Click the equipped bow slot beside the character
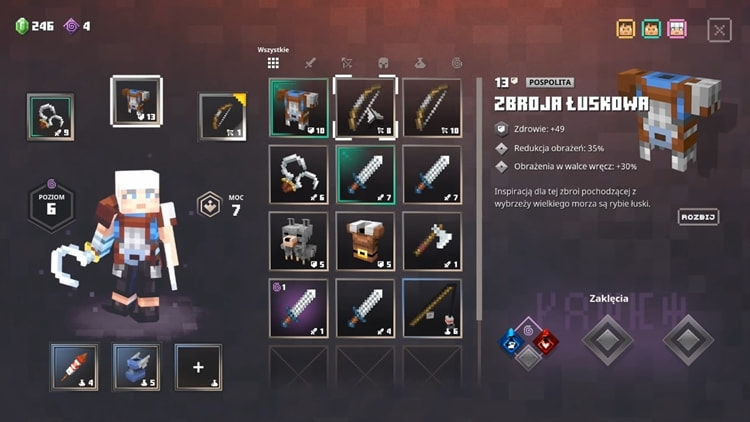This screenshot has width=750, height=422. (222, 116)
